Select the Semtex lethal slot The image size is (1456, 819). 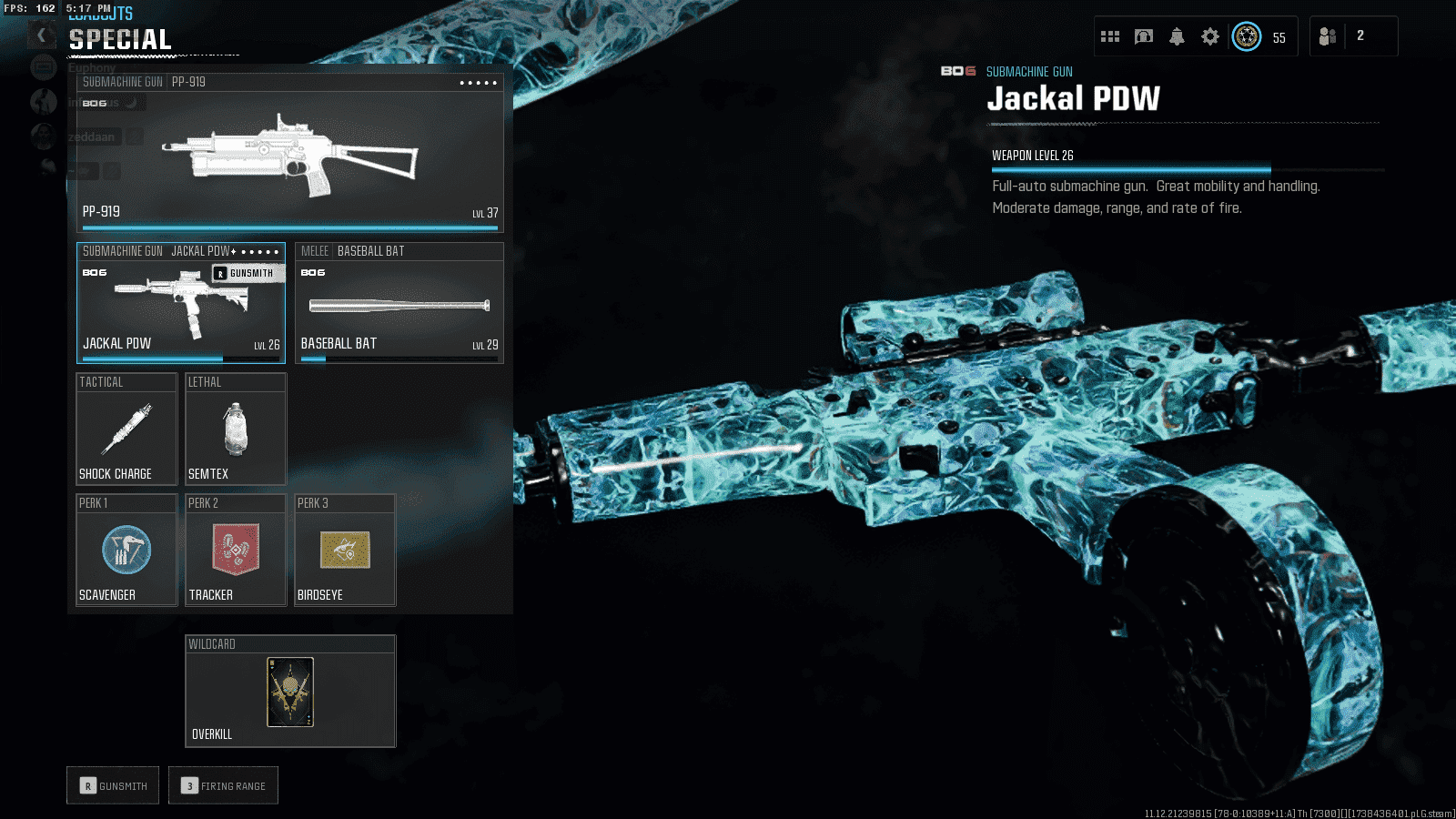[x=236, y=429]
